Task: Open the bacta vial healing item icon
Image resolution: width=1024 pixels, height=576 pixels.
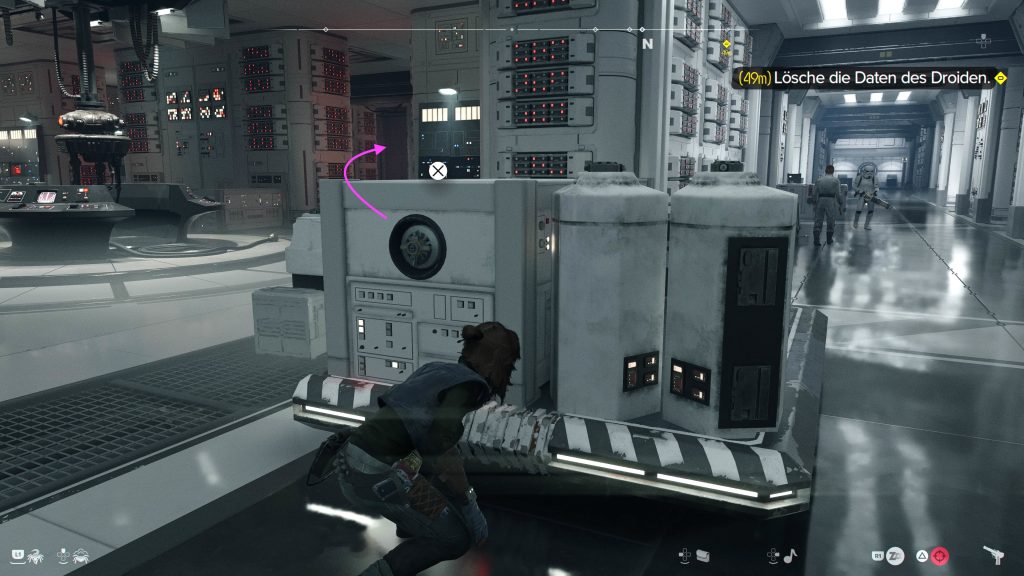Action: coord(703,555)
